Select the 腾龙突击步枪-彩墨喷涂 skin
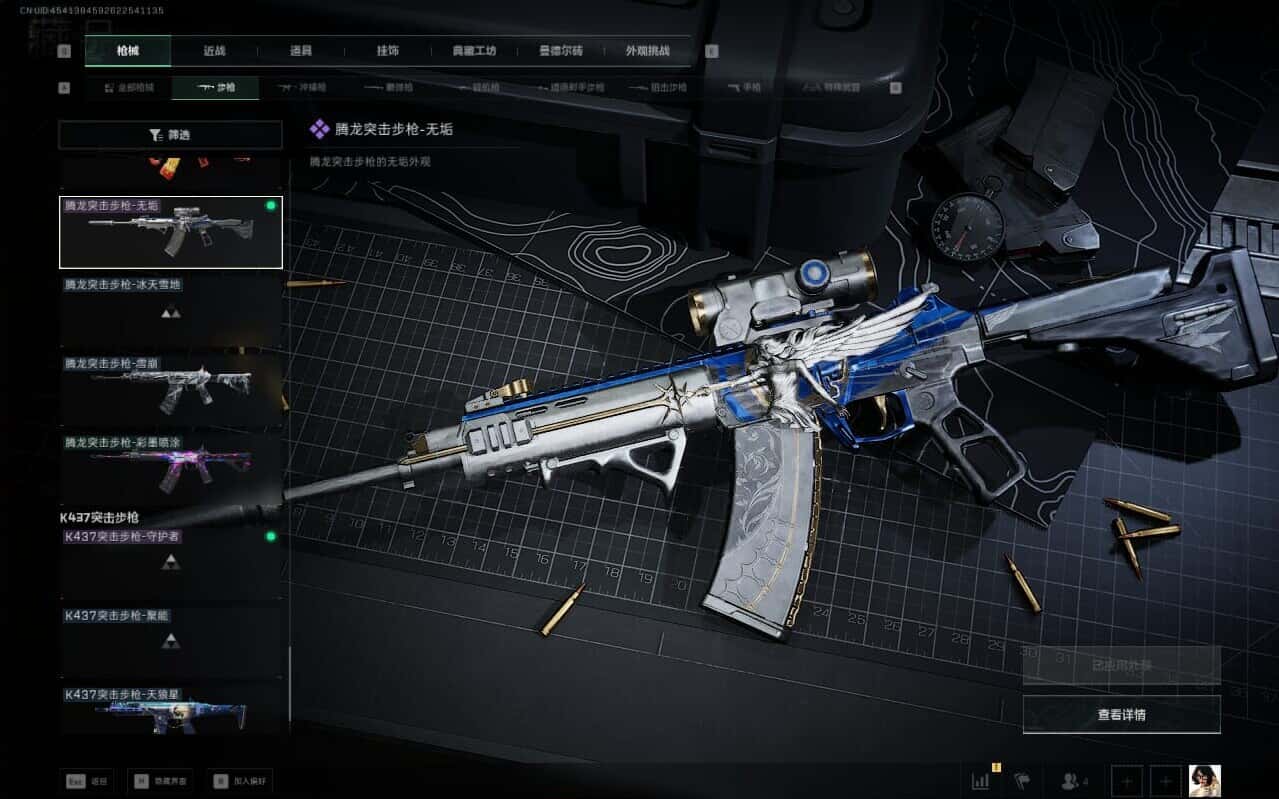The width and height of the screenshot is (1279, 799). [170, 465]
